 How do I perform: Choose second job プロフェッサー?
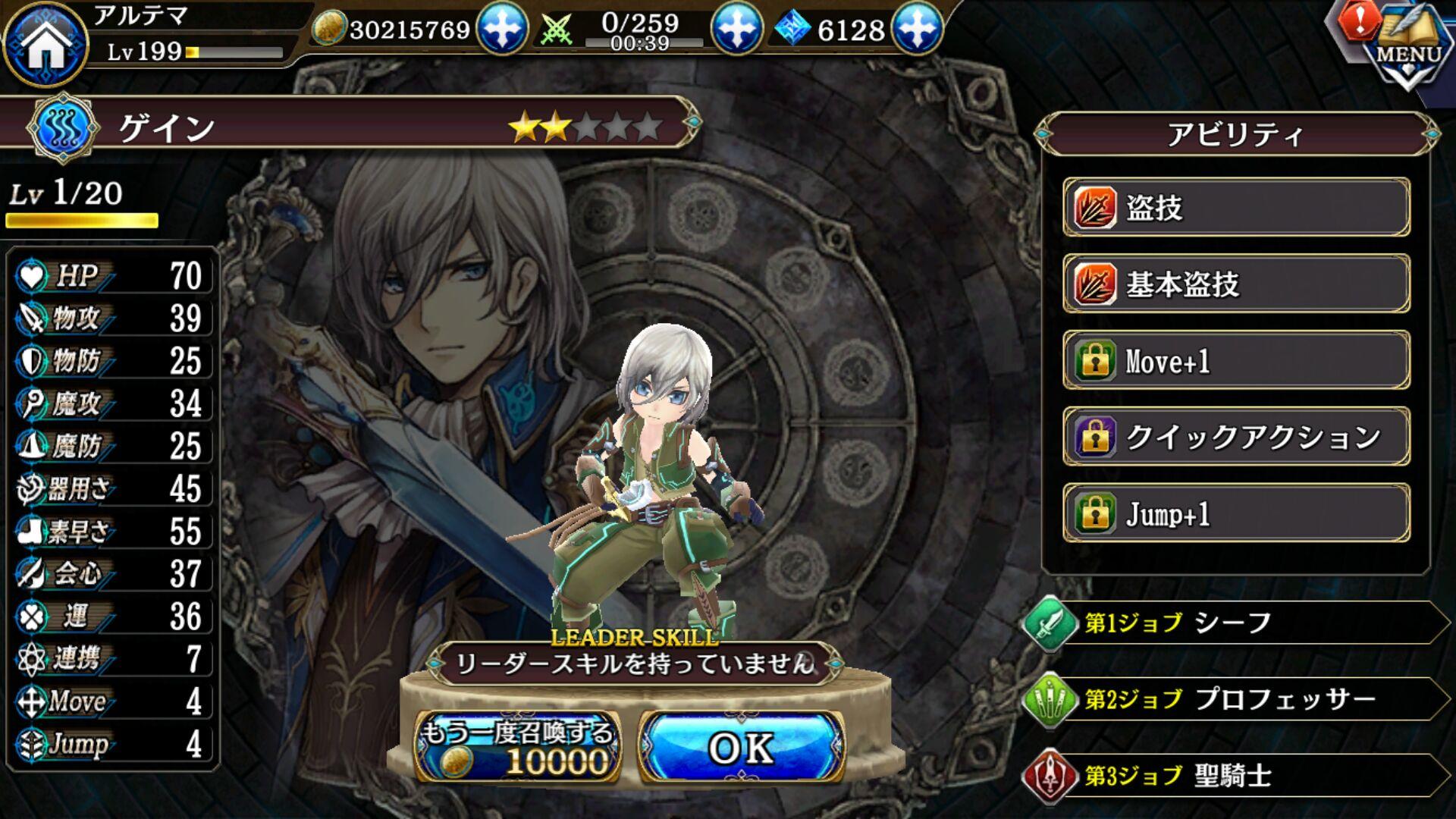pyautogui.click(x=1236, y=699)
